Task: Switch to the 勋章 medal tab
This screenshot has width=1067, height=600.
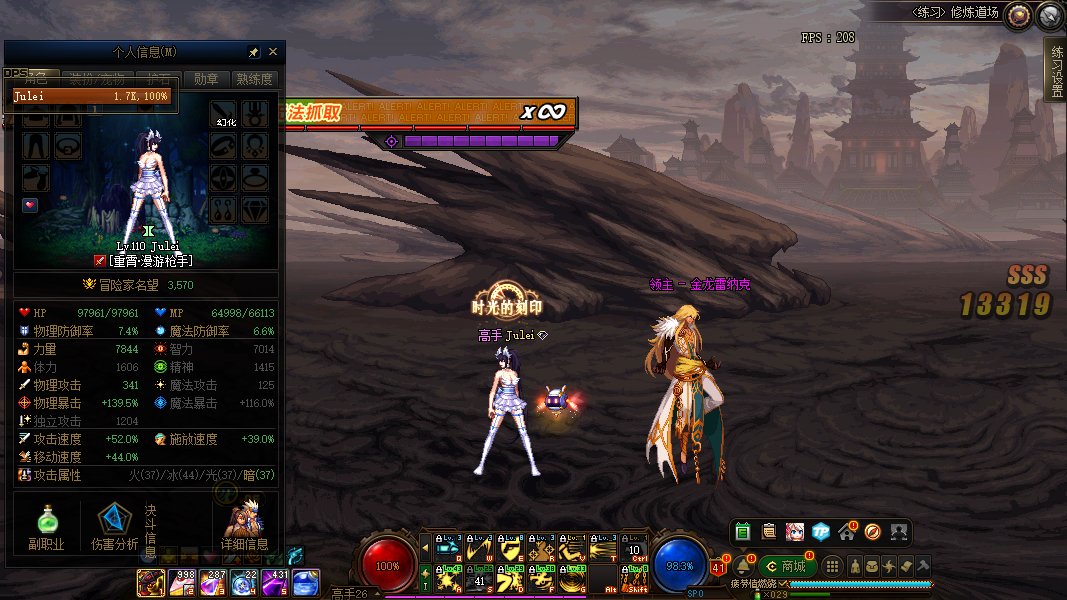Action: pos(206,79)
